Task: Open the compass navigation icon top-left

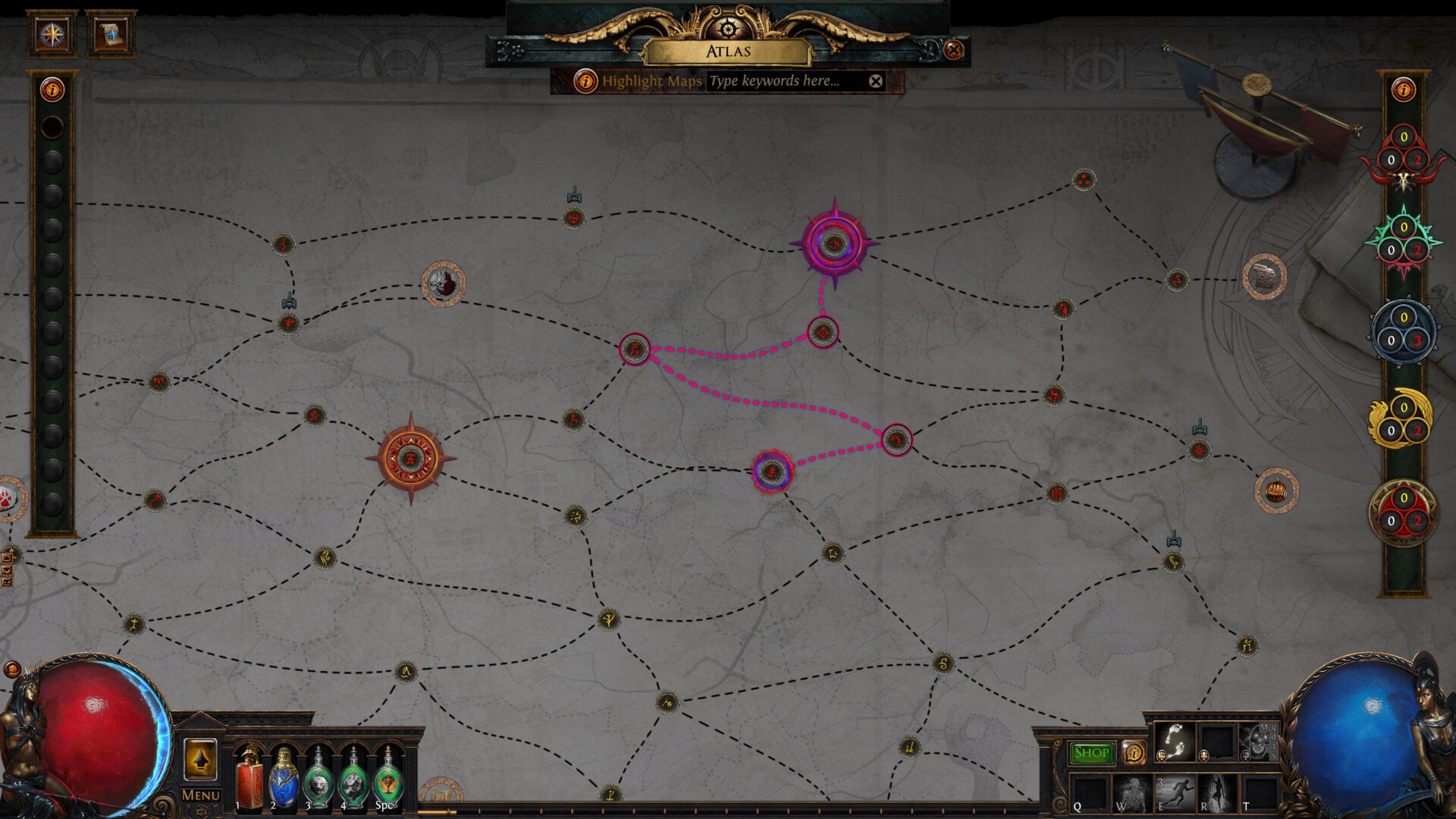Action: [52, 33]
